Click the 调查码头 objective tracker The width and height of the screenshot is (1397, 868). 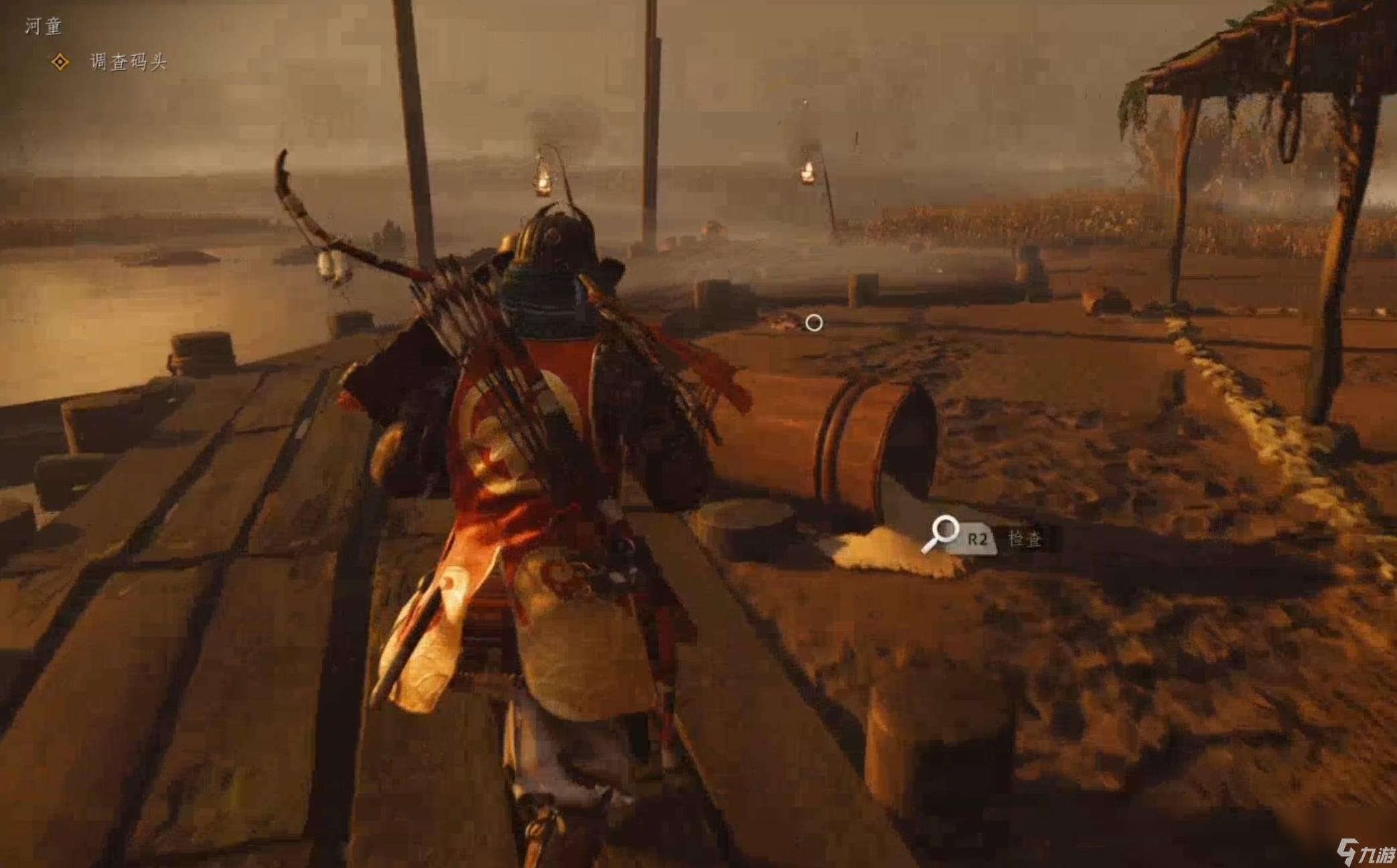(x=127, y=62)
